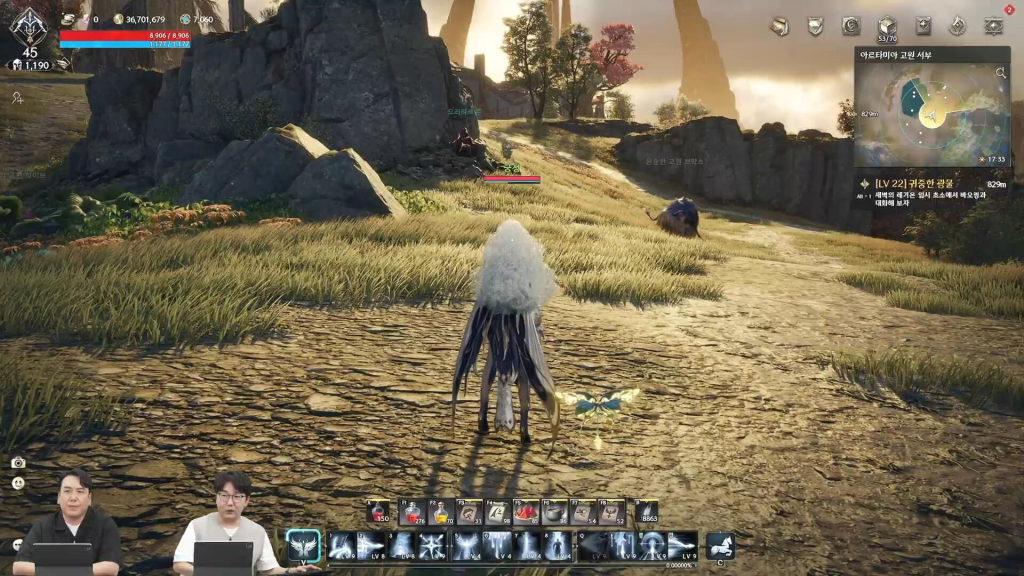Open the inventory cube icon showing 53/70
The height and width of the screenshot is (576, 1024).
pos(886,27)
